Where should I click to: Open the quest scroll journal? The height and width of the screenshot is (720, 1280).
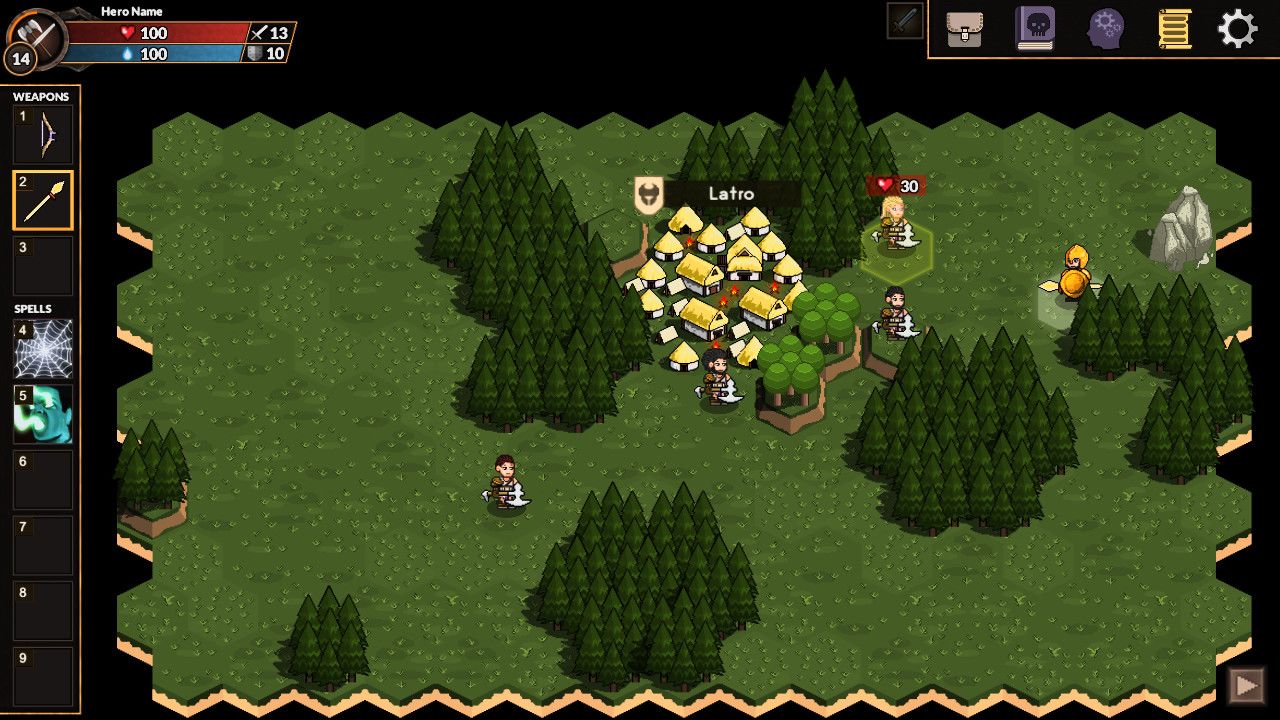(x=1174, y=29)
